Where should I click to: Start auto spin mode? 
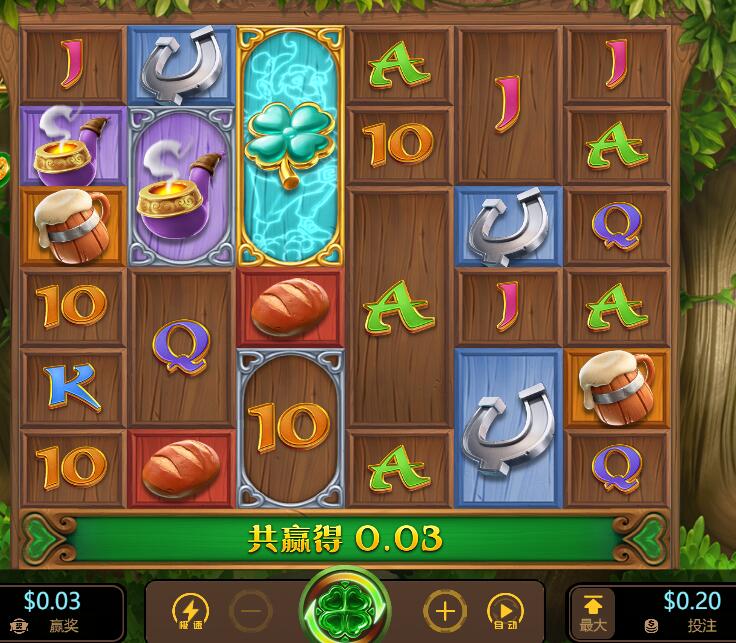[503, 610]
